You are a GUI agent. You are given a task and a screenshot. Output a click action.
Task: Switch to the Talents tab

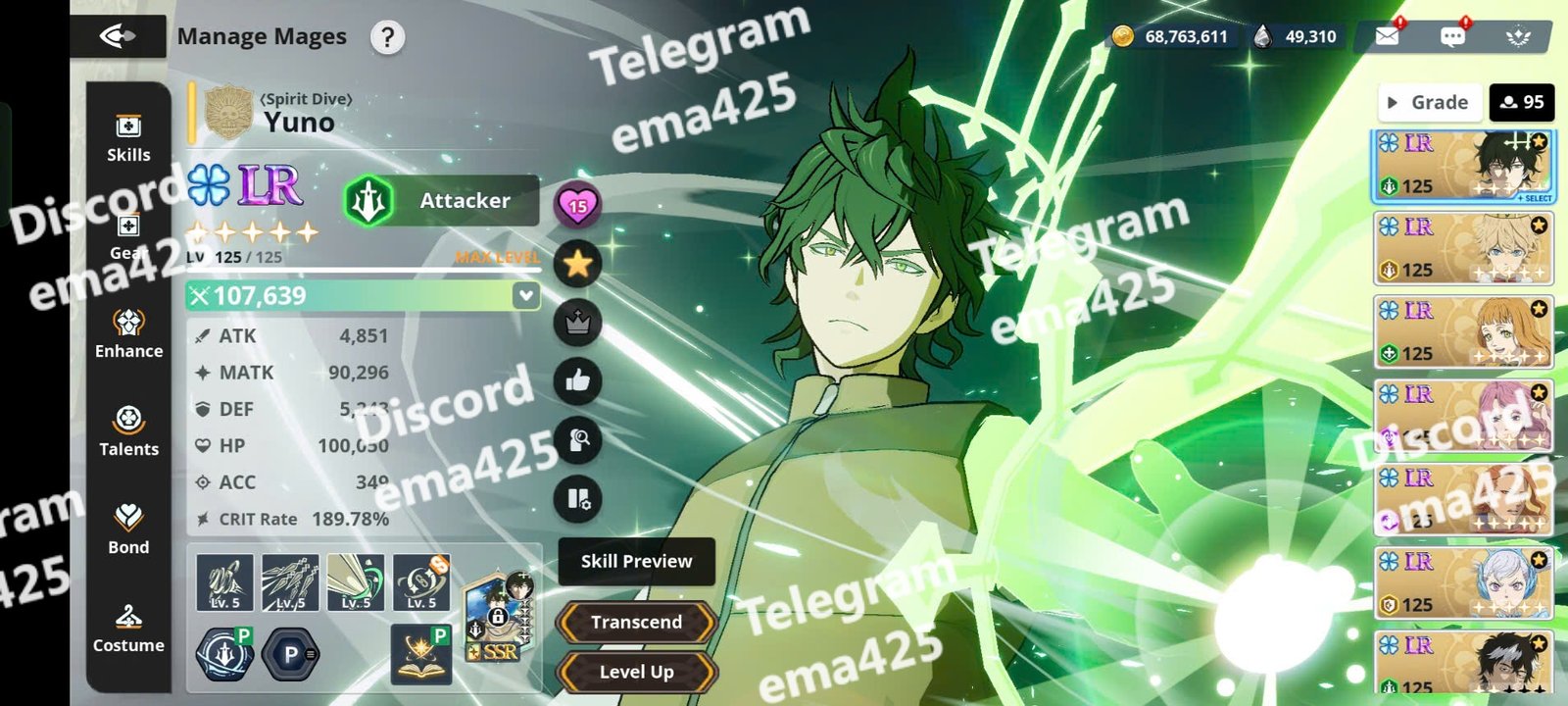coord(128,432)
